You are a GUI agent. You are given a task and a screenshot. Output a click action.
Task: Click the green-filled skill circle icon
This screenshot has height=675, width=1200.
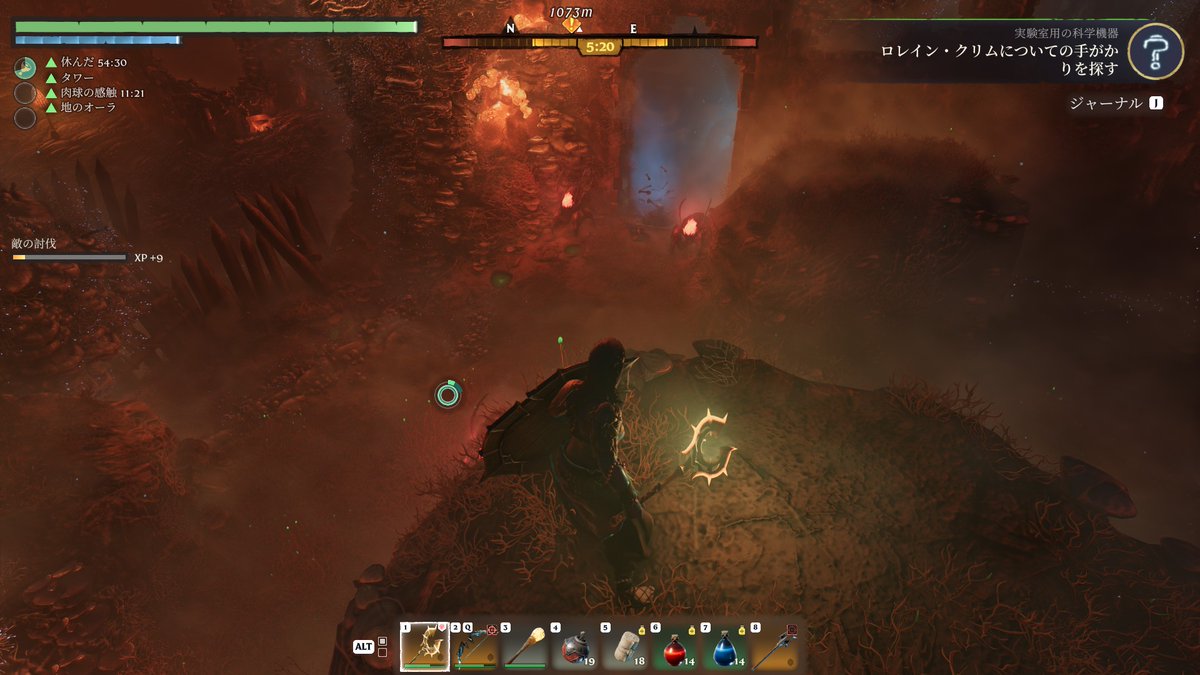click(25, 68)
